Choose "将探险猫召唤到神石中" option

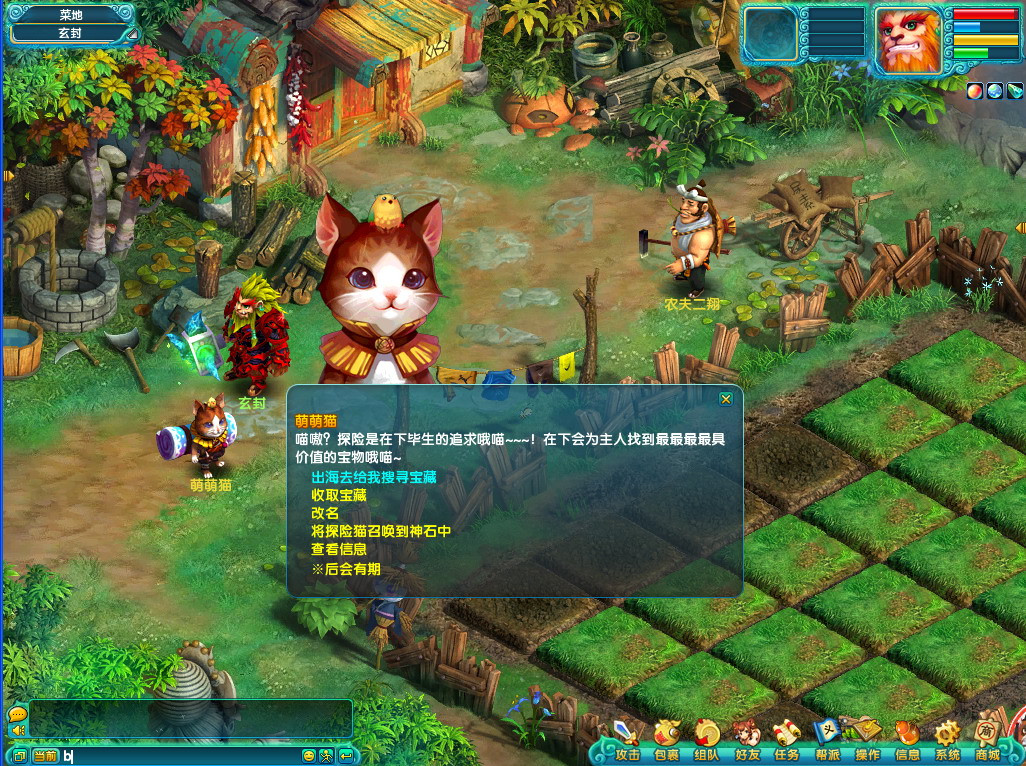click(x=381, y=531)
